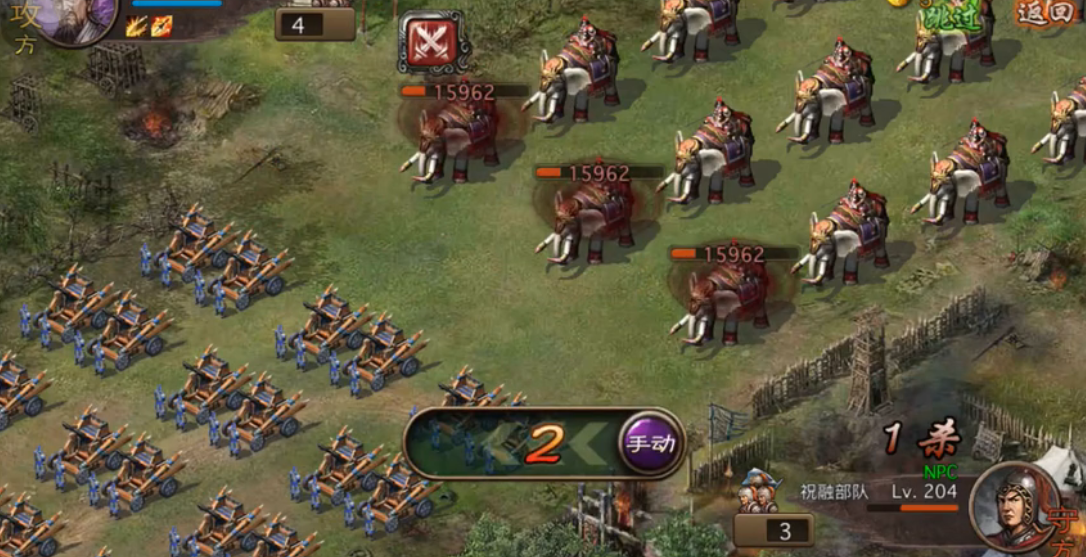Viewport: 1086px width, 557px height.
Task: Open the defender general portrait
Action: click(x=1012, y=505)
